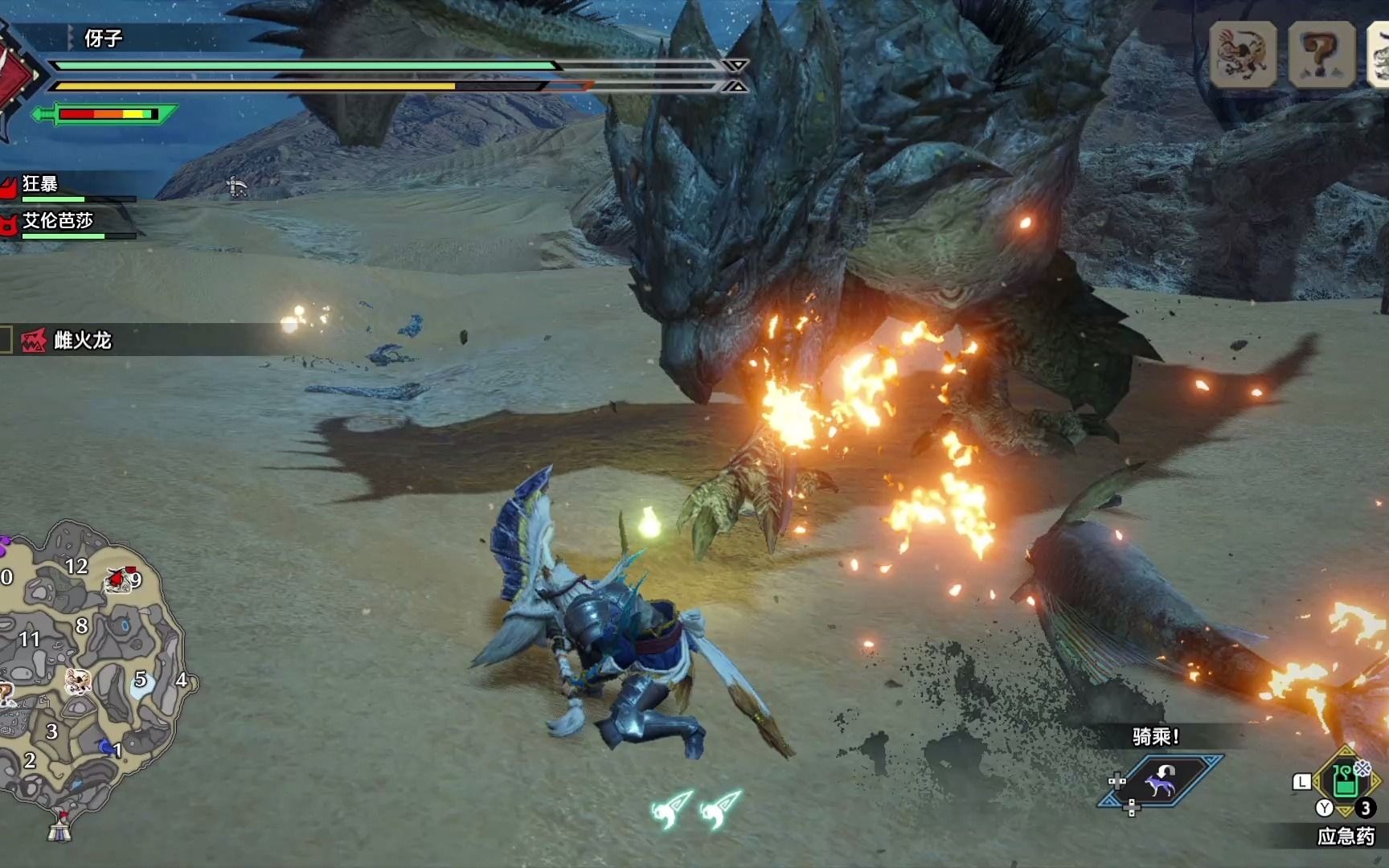The height and width of the screenshot is (868, 1389).
Task: Choose party member 艾伦芭莎
Action: [56, 221]
